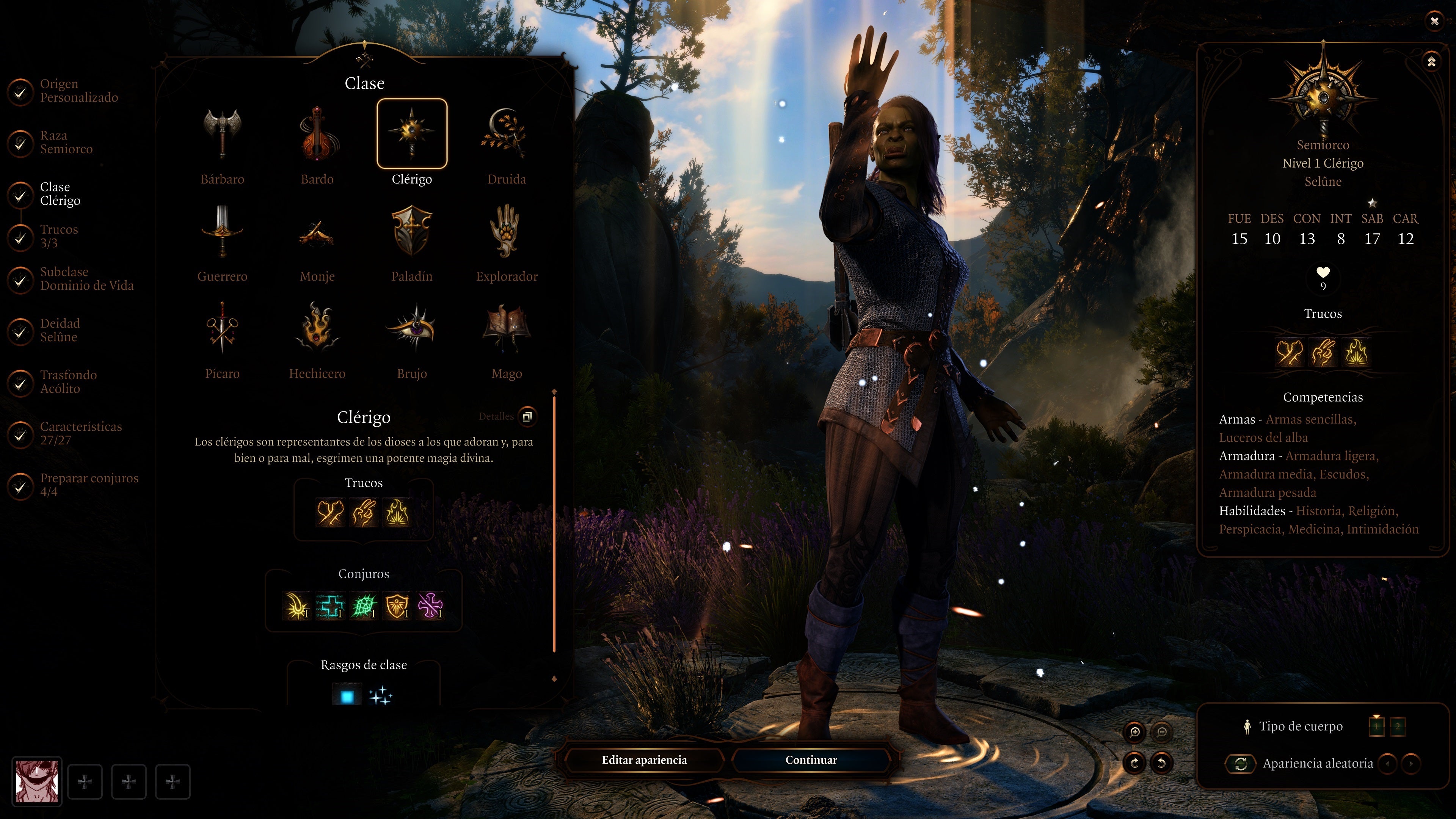
Task: Randomize with Apariencia aleatoria button
Action: click(1241, 764)
